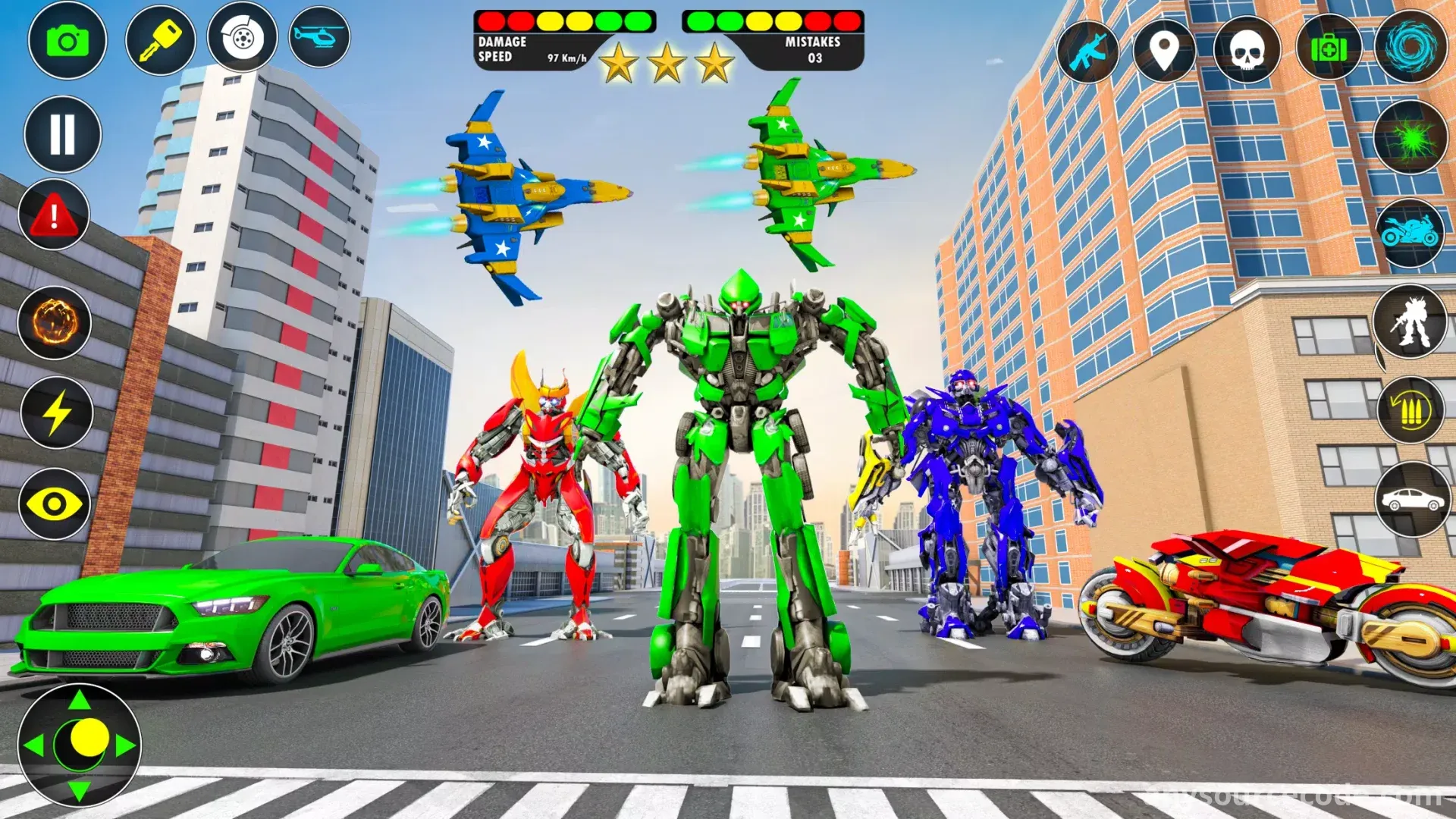The width and height of the screenshot is (1456, 819).
Task: Use the green medkit icon
Action: click(x=1329, y=49)
